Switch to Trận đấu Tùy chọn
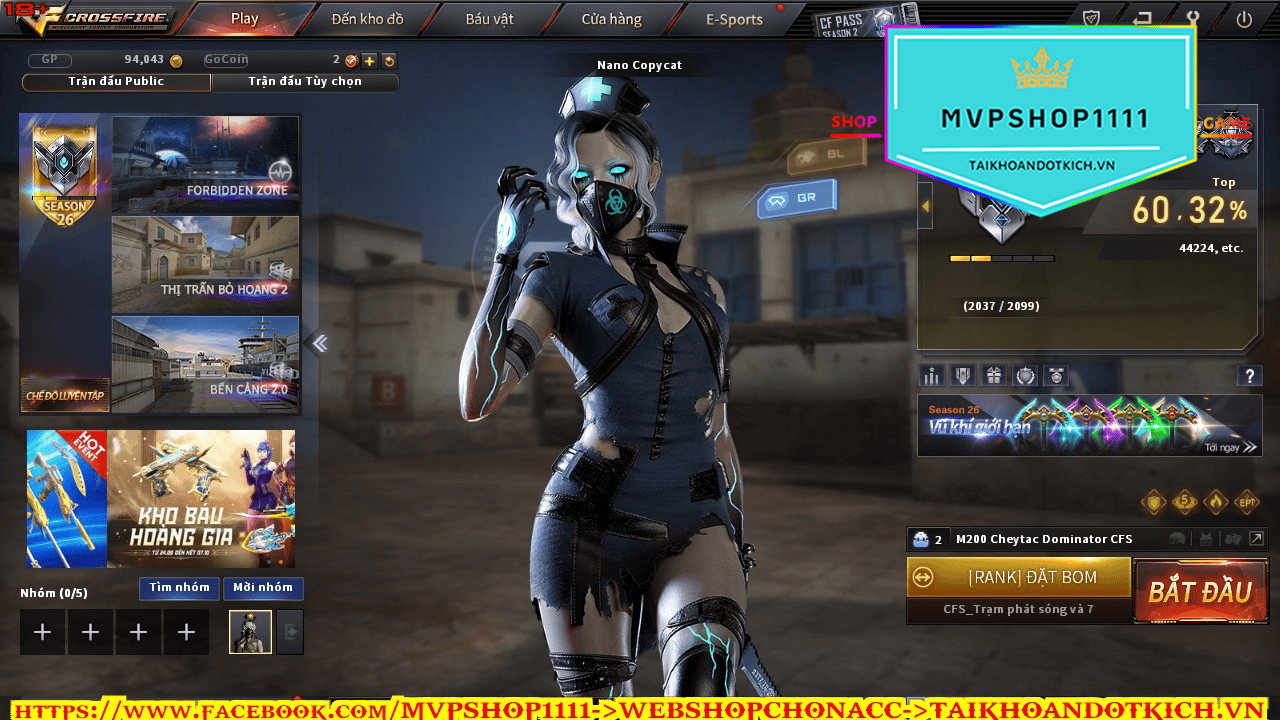Screen dimensions: 1280x720 (x=305, y=82)
